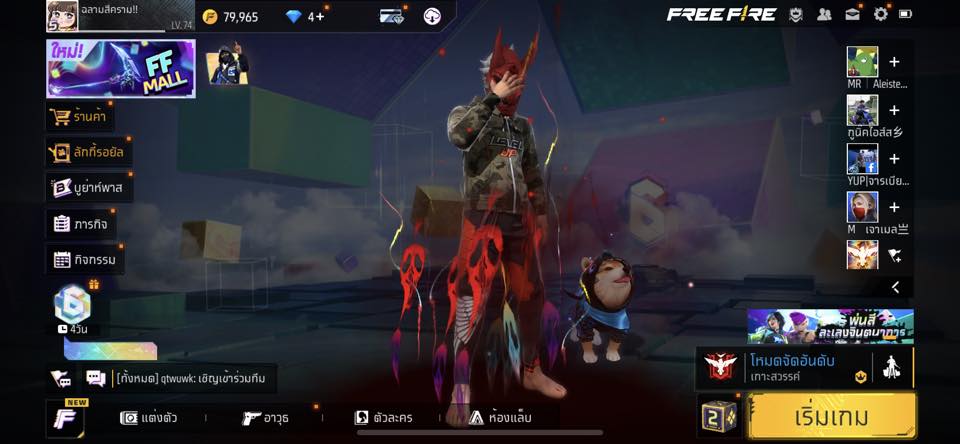Open the paint splash event banner
The height and width of the screenshot is (444, 960).
point(830,325)
